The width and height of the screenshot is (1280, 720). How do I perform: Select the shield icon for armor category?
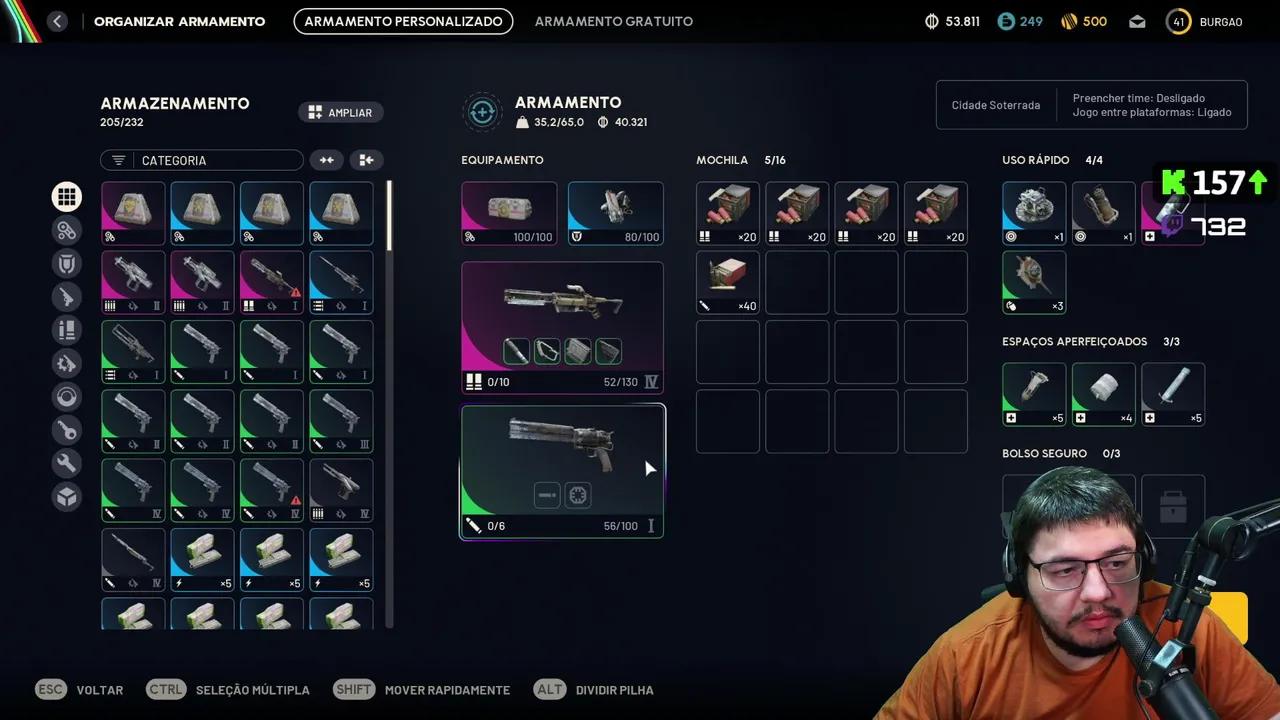pos(67,263)
